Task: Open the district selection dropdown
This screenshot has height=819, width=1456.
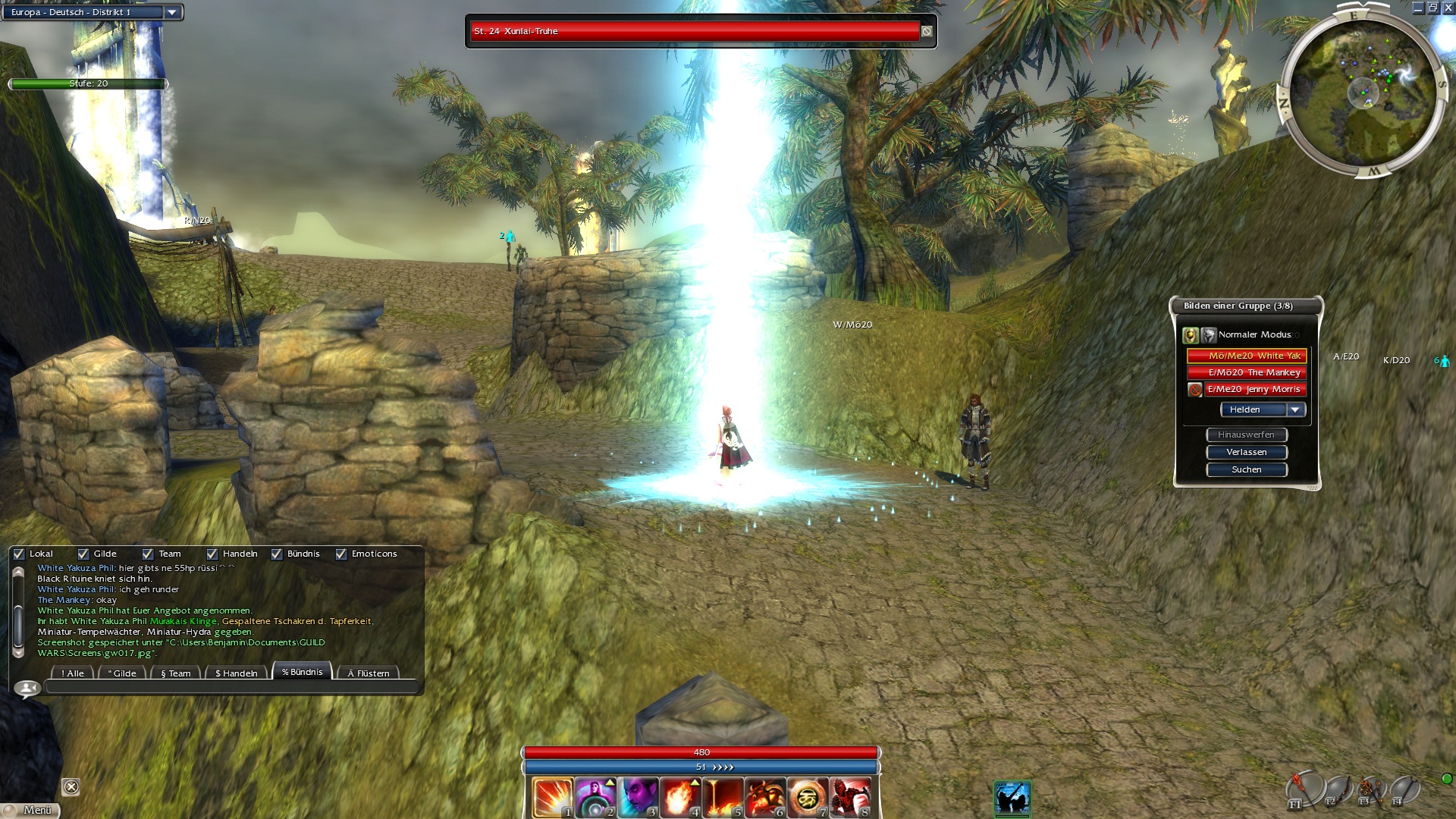Action: click(172, 12)
